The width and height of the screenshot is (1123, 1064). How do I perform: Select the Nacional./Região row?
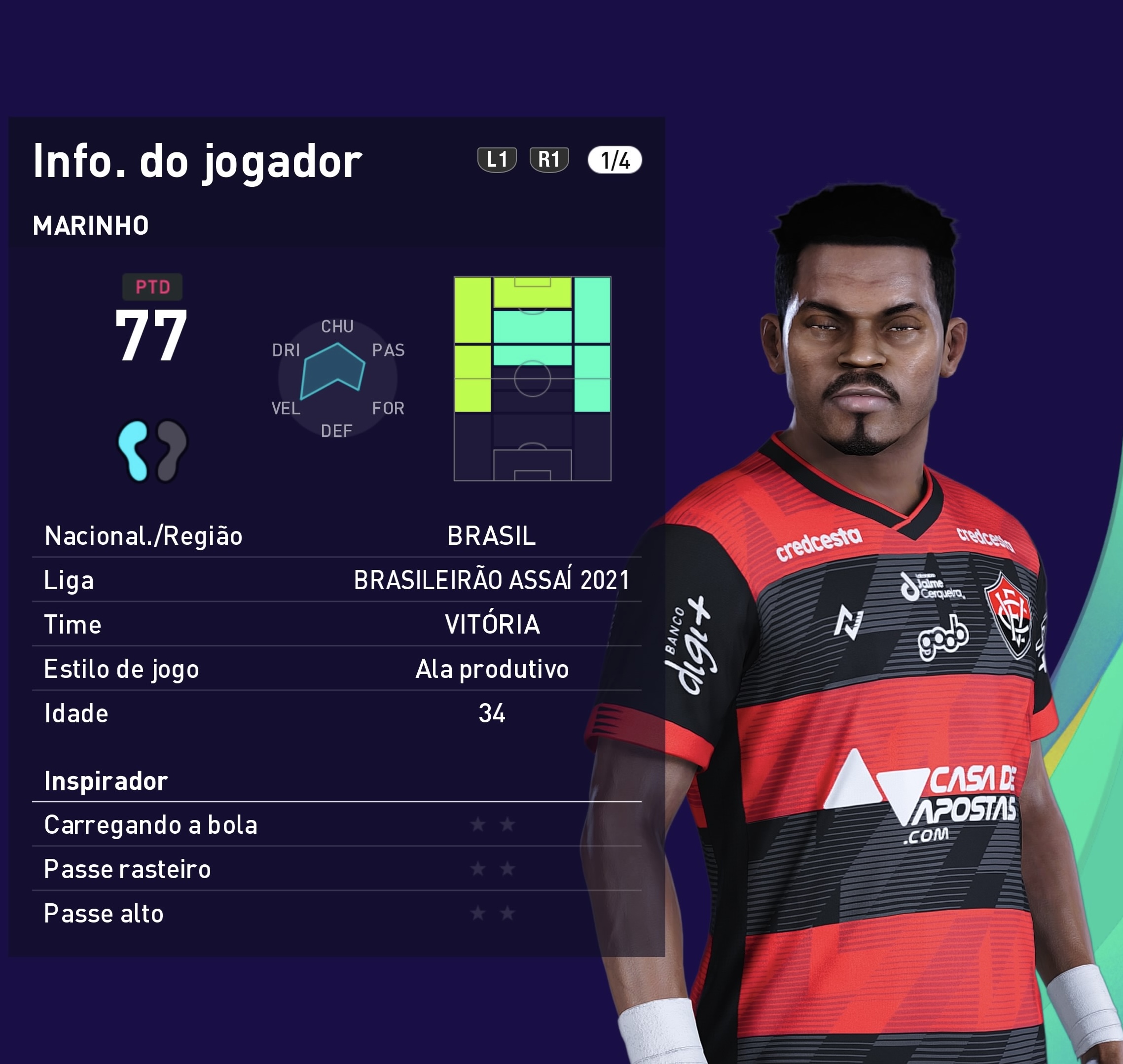pyautogui.click(x=336, y=536)
